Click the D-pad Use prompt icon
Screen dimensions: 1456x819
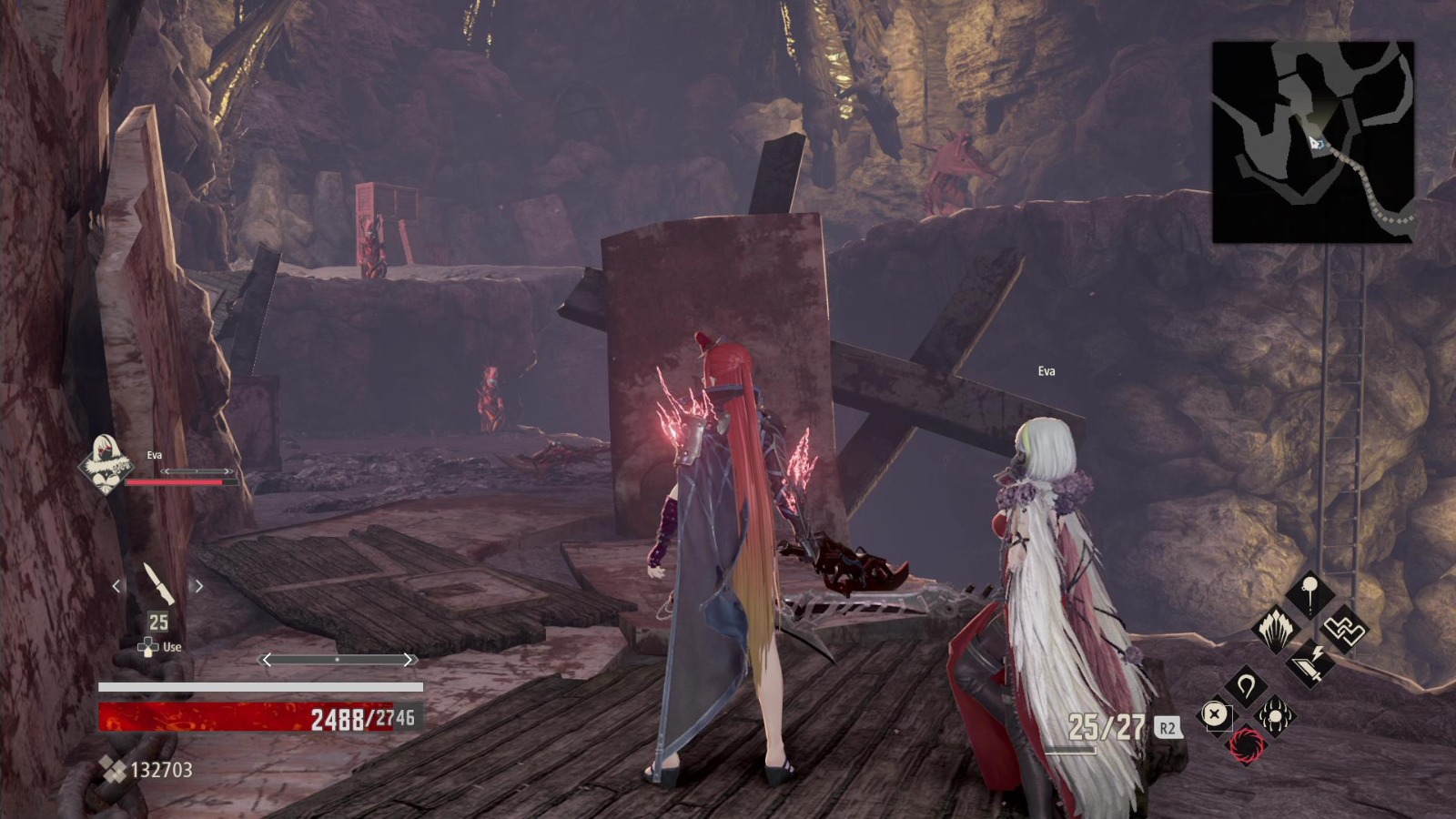[147, 646]
